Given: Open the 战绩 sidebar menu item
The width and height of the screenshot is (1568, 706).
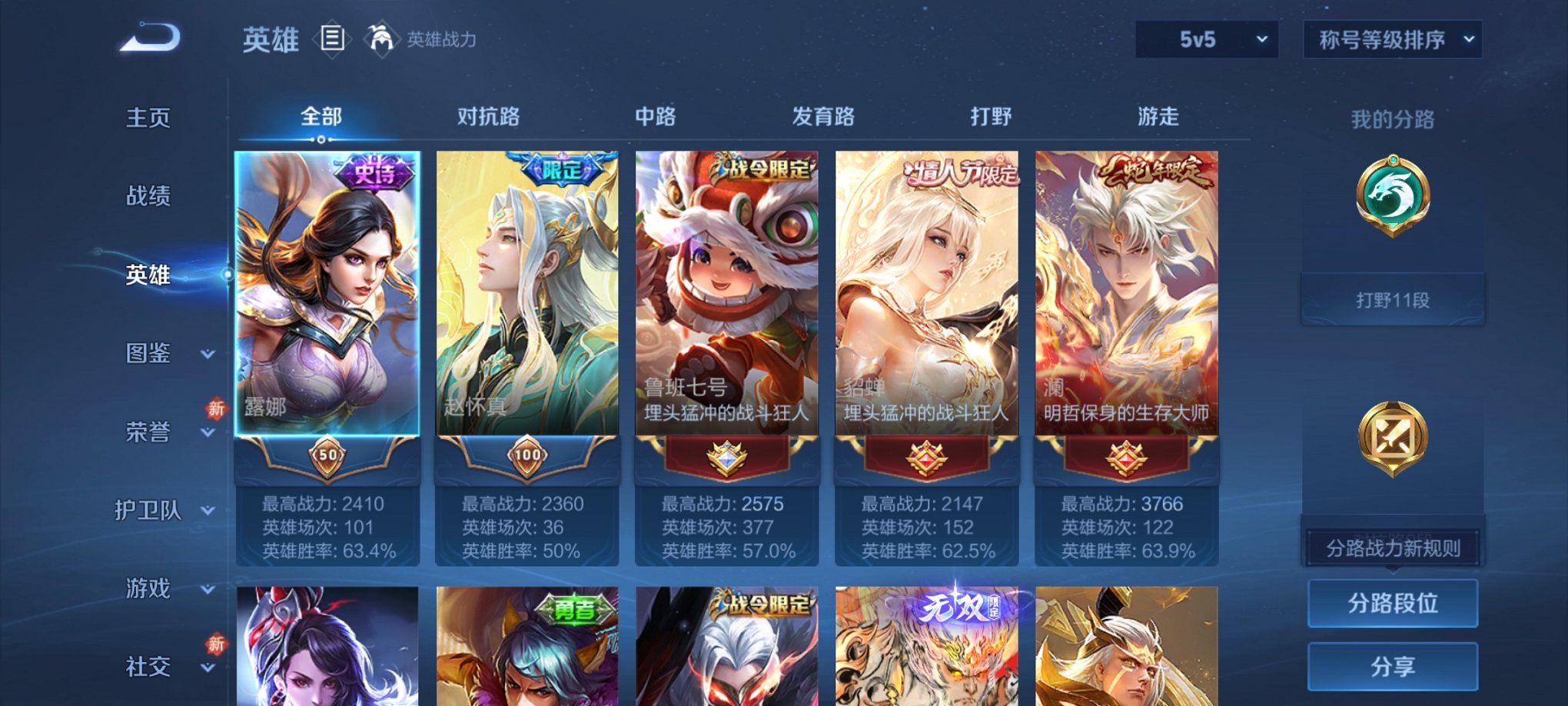Looking at the screenshot, I should pos(148,196).
